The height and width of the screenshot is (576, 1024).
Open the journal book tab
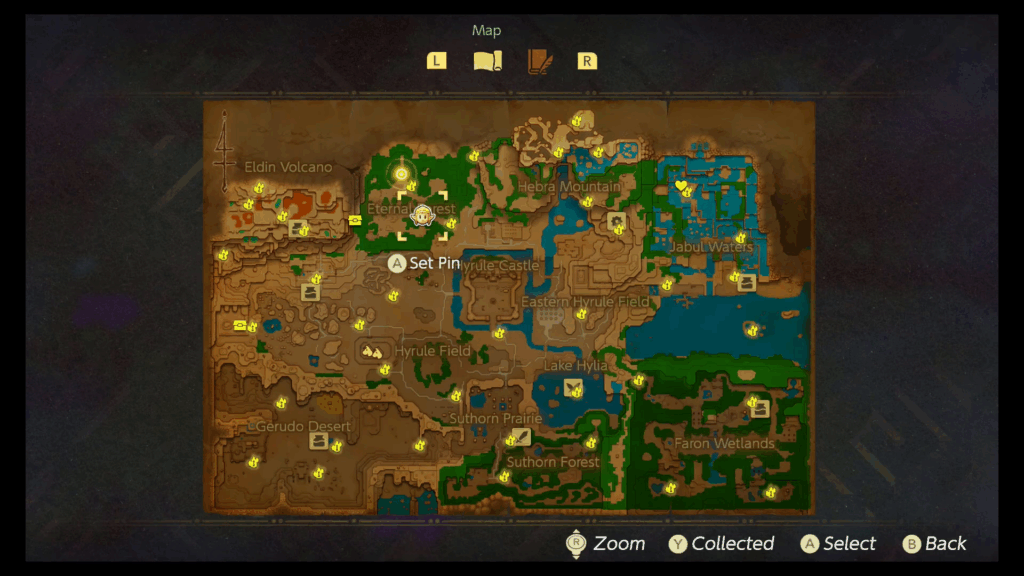[540, 61]
